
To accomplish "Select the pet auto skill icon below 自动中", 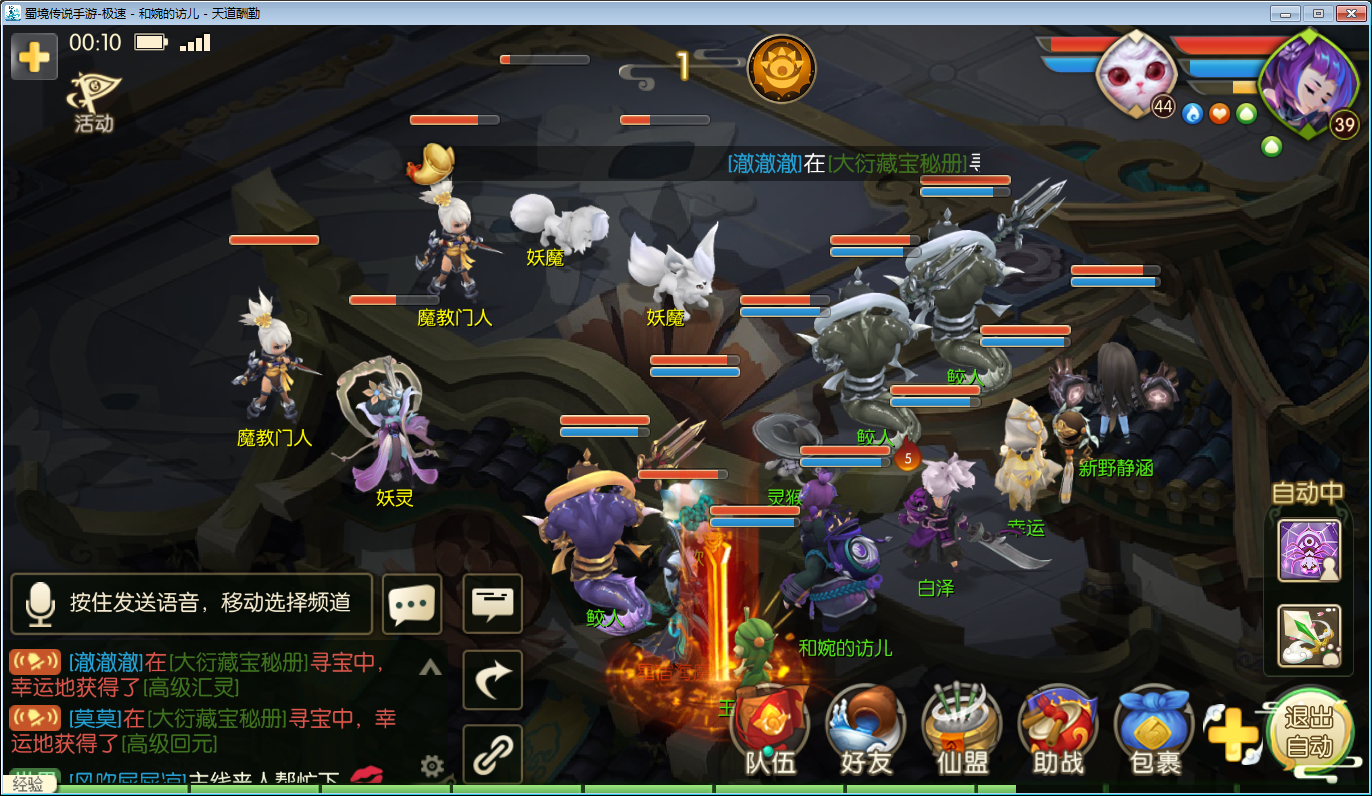I will tap(1309, 634).
